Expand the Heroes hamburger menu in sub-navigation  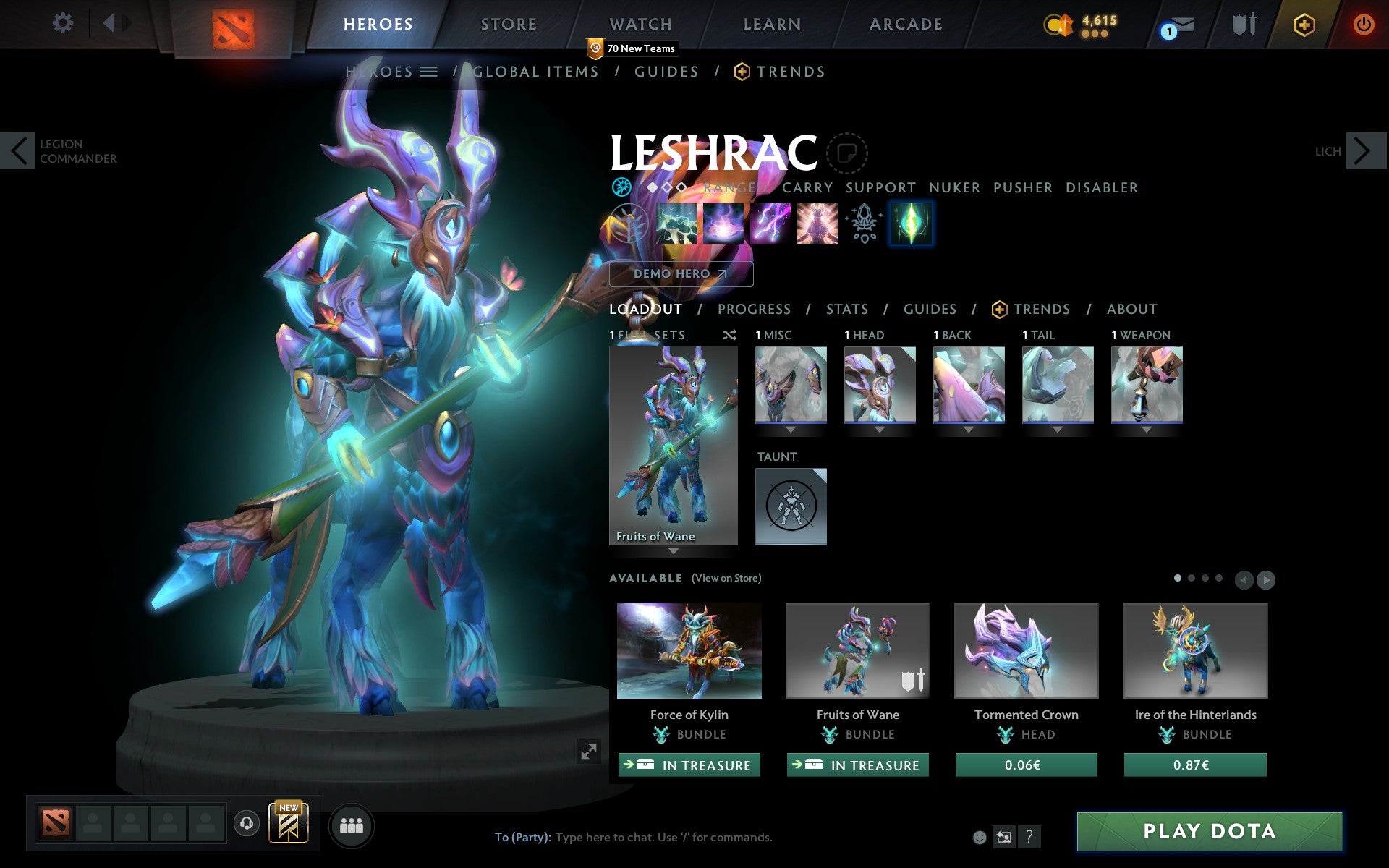click(430, 72)
